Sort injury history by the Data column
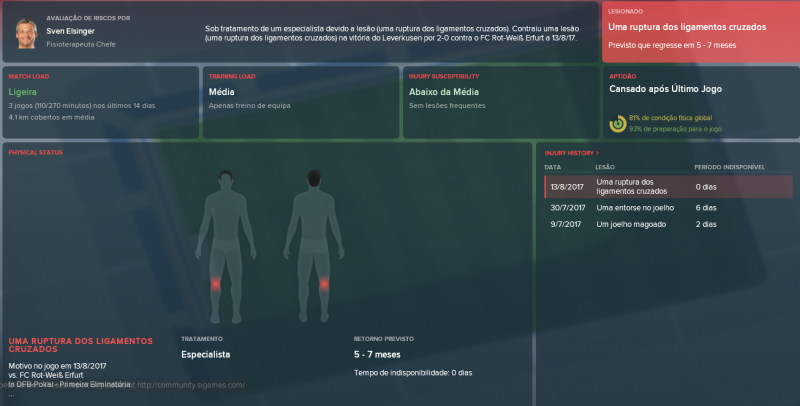Viewport: 800px width, 406px height. point(553,166)
